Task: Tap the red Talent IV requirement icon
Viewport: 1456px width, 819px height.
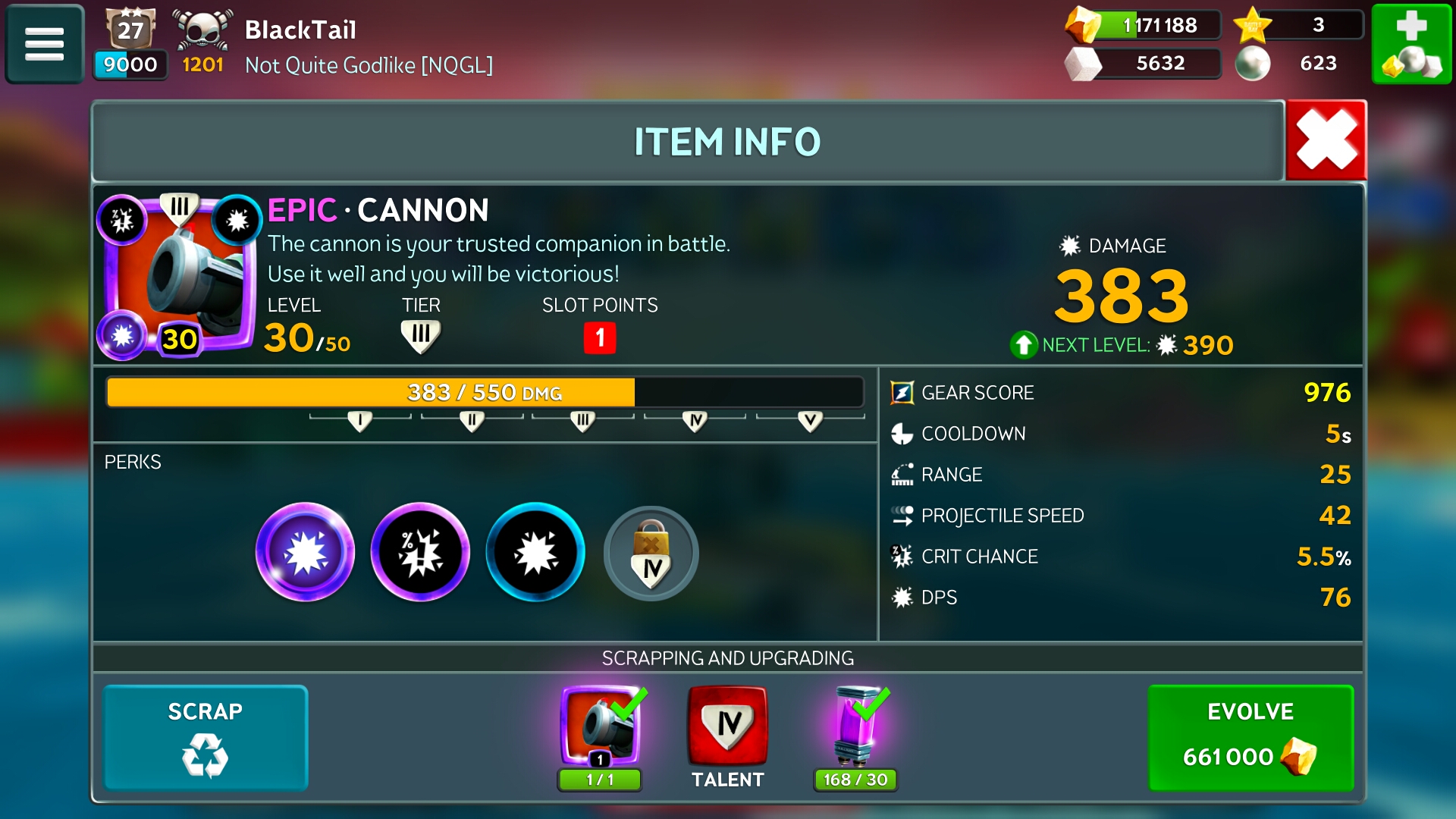Action: (x=727, y=726)
